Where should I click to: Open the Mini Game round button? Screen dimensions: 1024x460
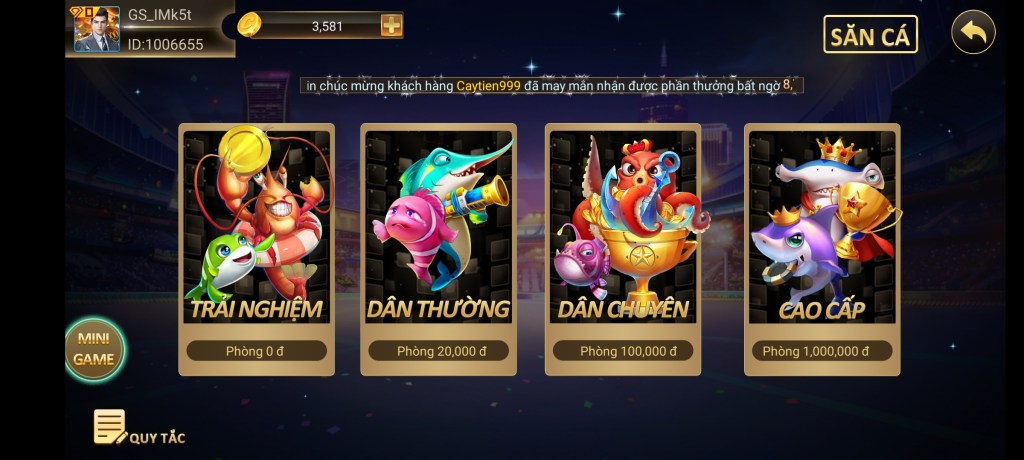click(95, 349)
